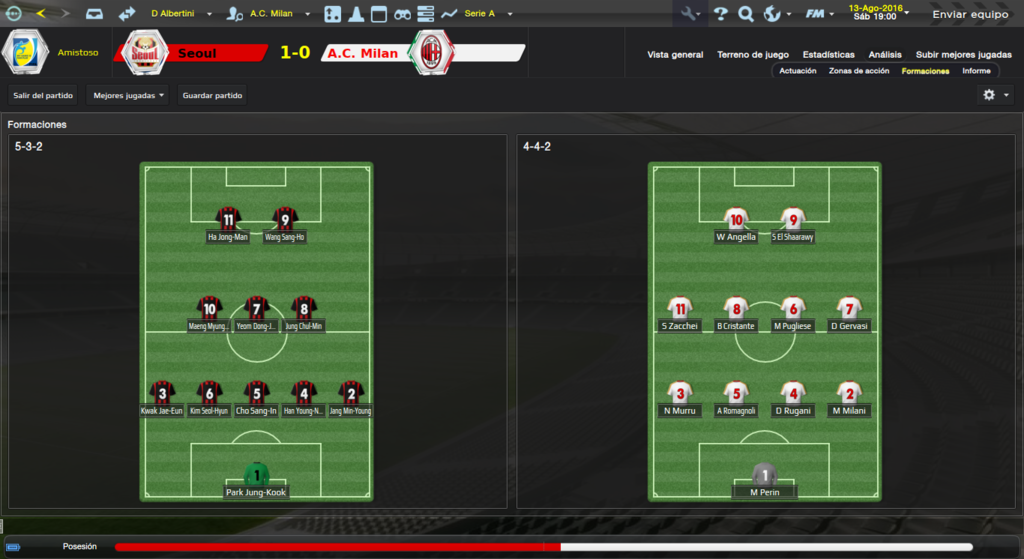Image resolution: width=1024 pixels, height=559 pixels.
Task: Select S El Shaarawy's number 9 shirt
Action: (793, 220)
